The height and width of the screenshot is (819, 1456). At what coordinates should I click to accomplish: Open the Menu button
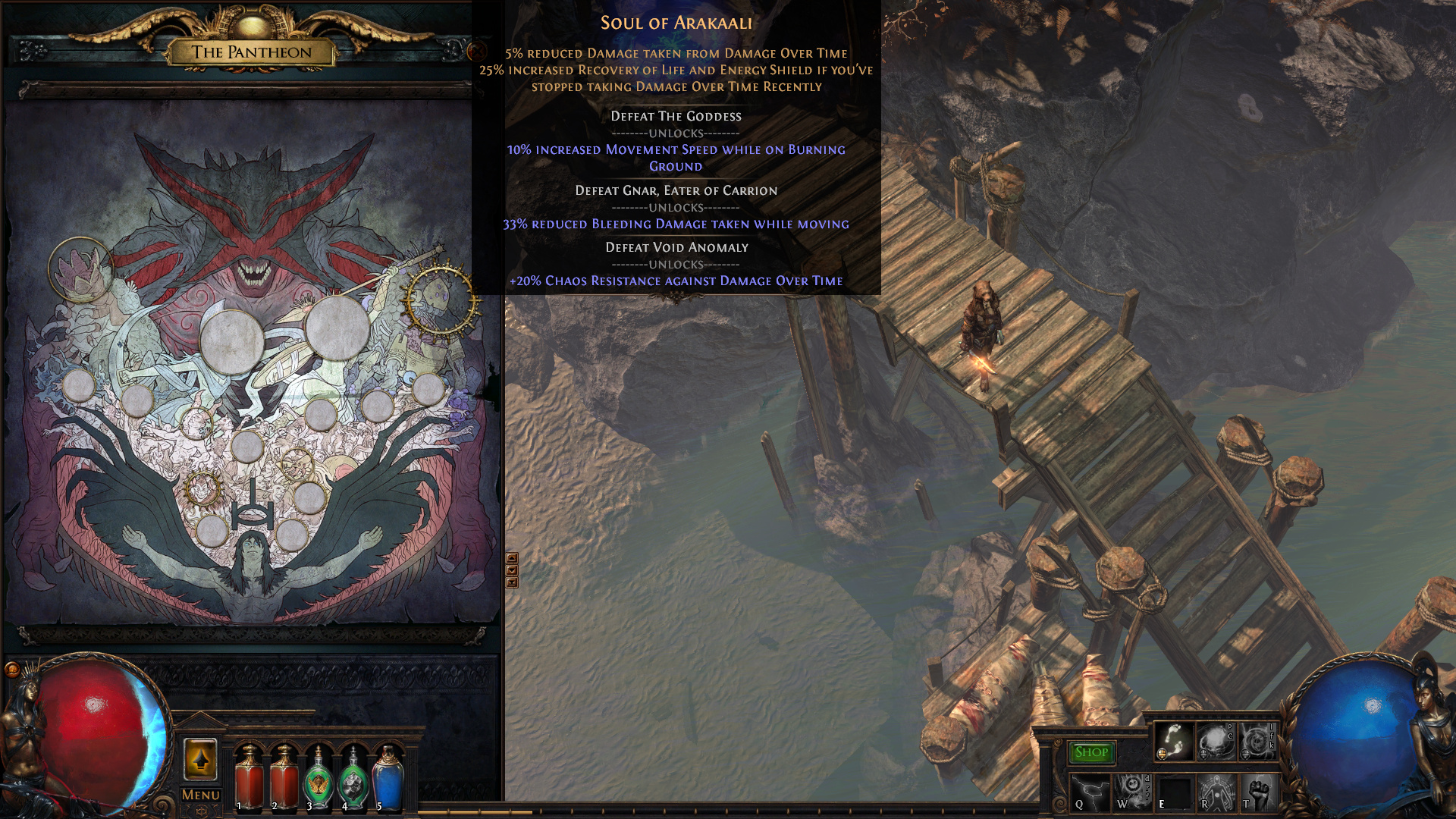(201, 795)
